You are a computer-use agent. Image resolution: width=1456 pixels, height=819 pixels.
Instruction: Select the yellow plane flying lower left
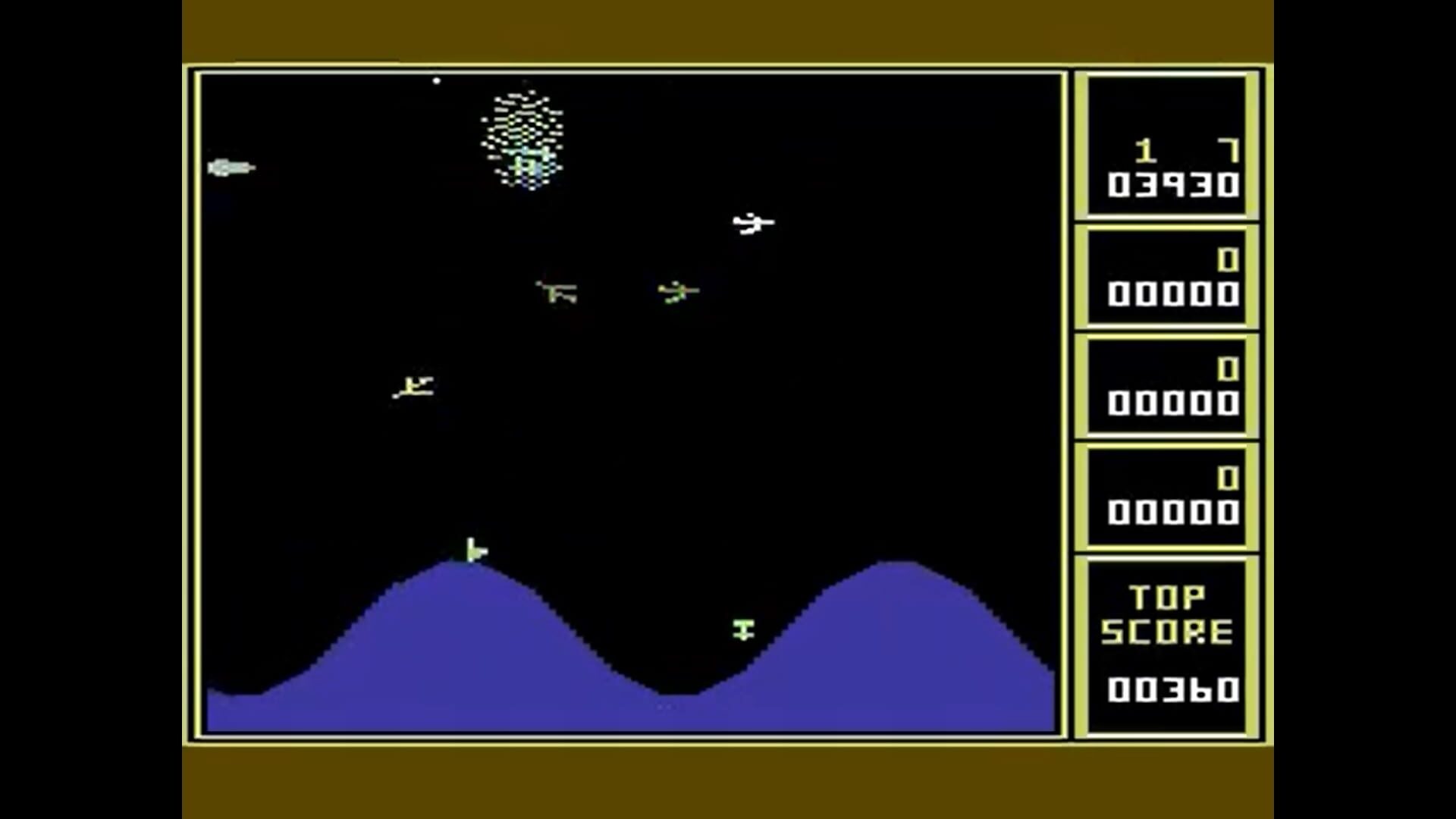pyautogui.click(x=413, y=387)
